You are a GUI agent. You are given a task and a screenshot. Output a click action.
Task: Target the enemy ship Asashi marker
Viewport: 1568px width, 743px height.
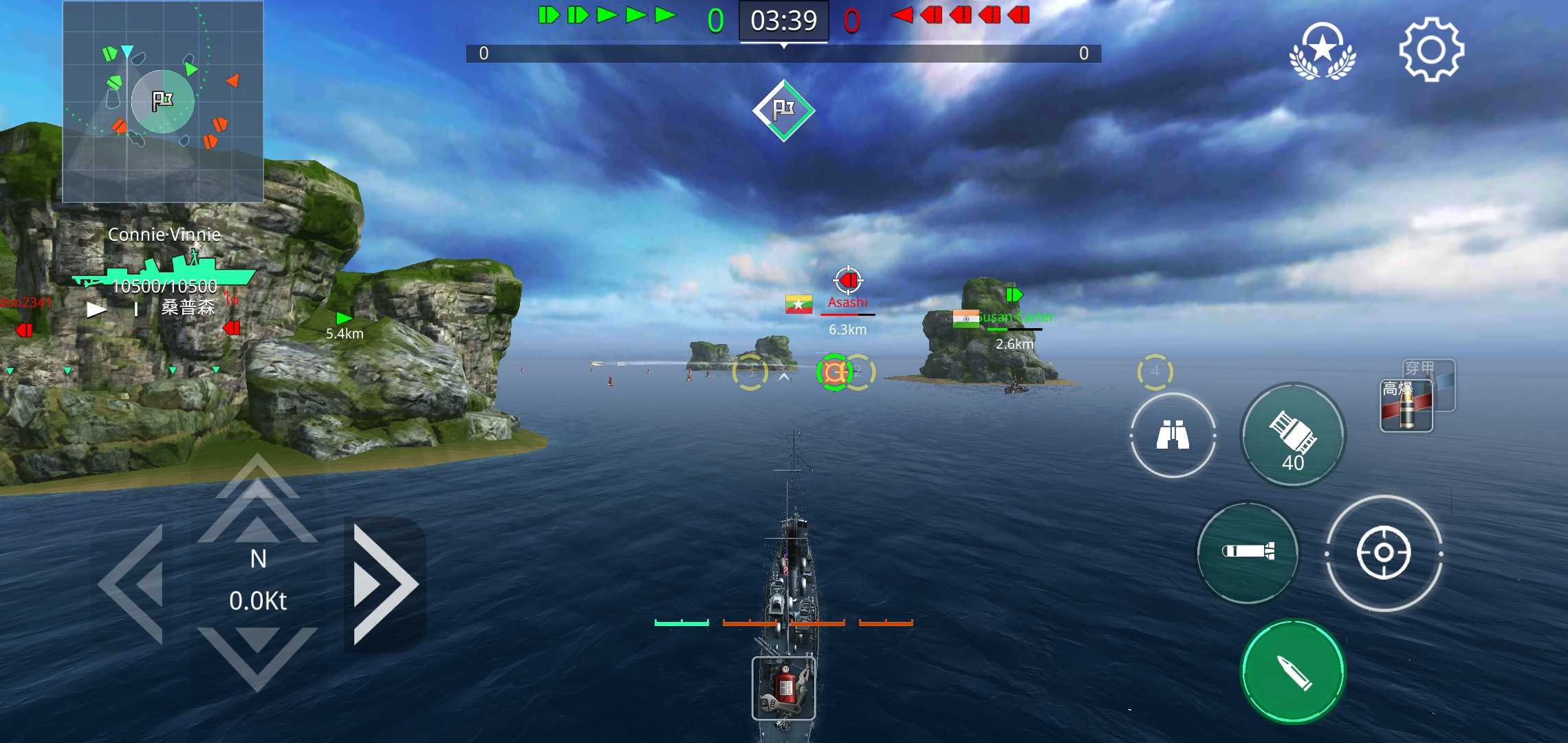[x=848, y=281]
